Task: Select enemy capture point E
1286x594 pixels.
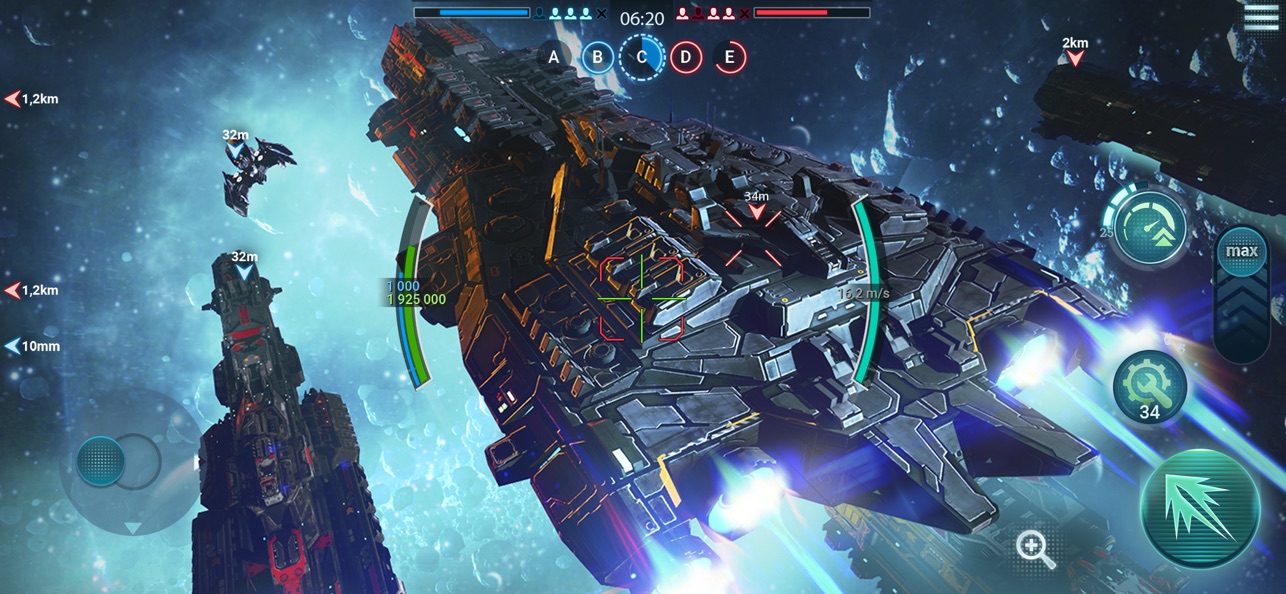Action: coord(729,57)
